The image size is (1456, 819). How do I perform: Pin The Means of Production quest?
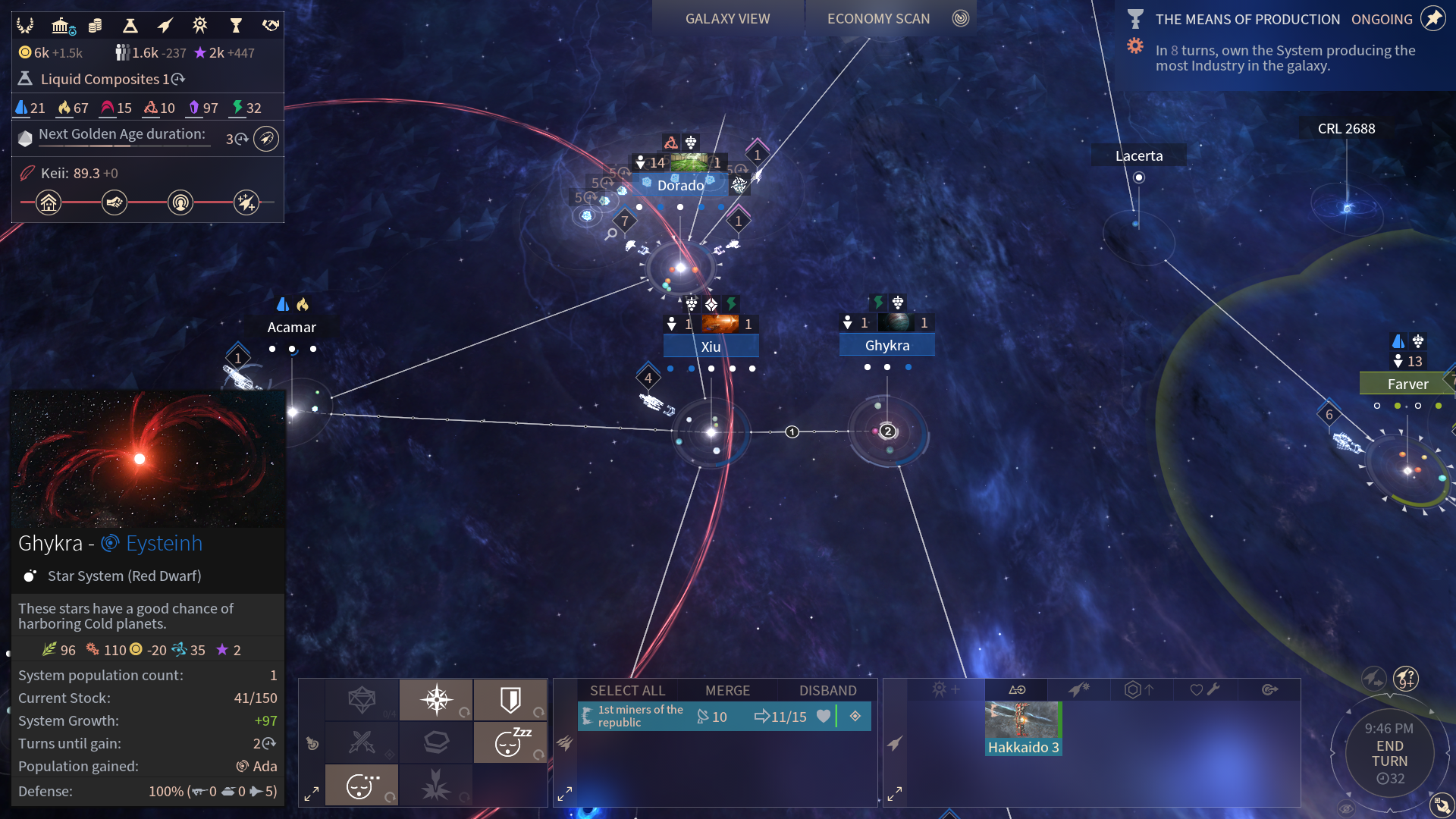pos(1432,19)
